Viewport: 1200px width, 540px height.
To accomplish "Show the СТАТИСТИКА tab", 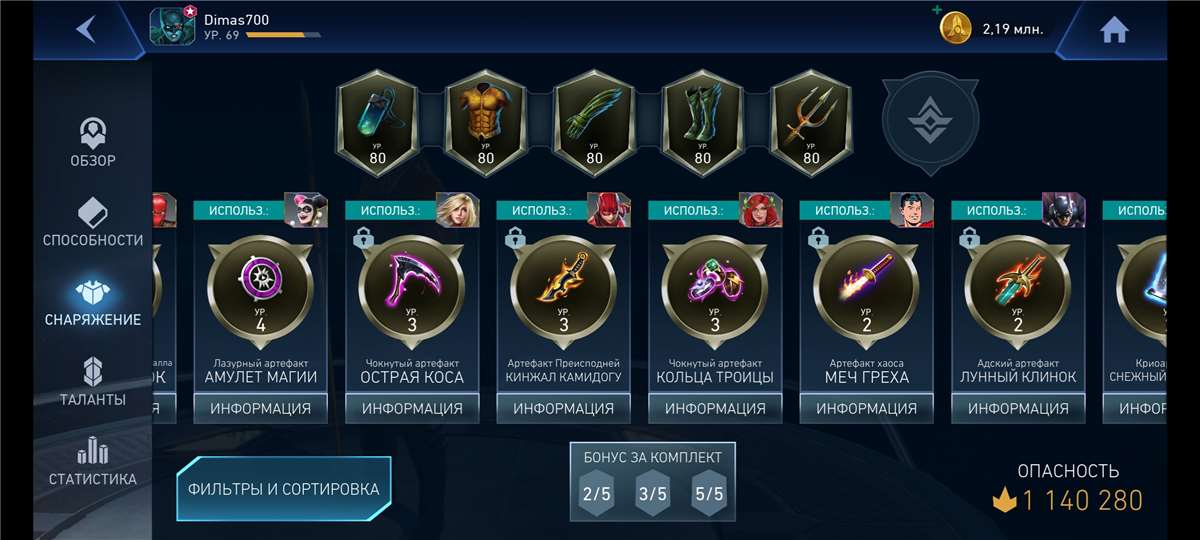I will [x=93, y=463].
